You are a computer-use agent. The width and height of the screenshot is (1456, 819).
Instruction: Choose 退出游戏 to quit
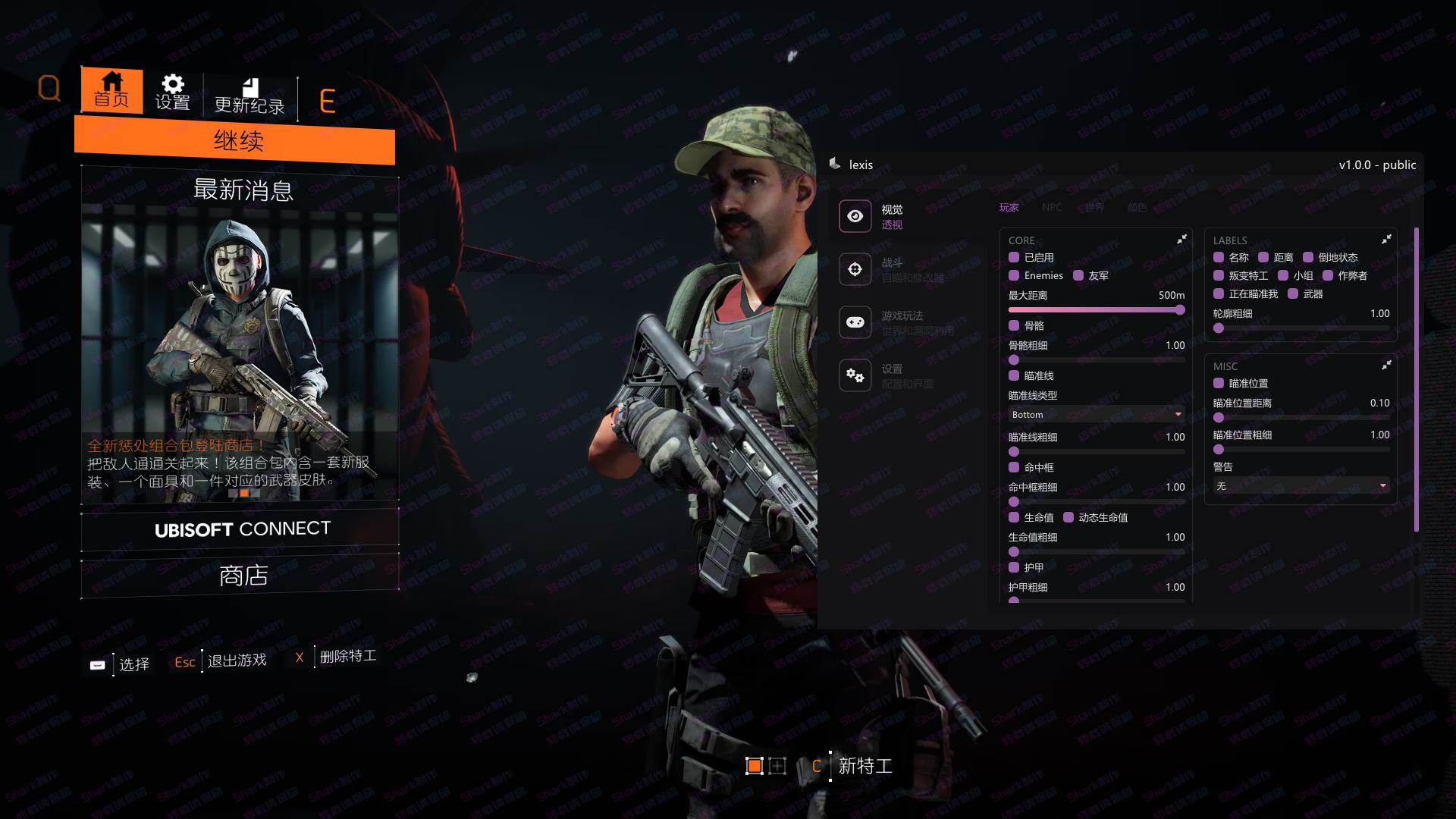pos(236,661)
